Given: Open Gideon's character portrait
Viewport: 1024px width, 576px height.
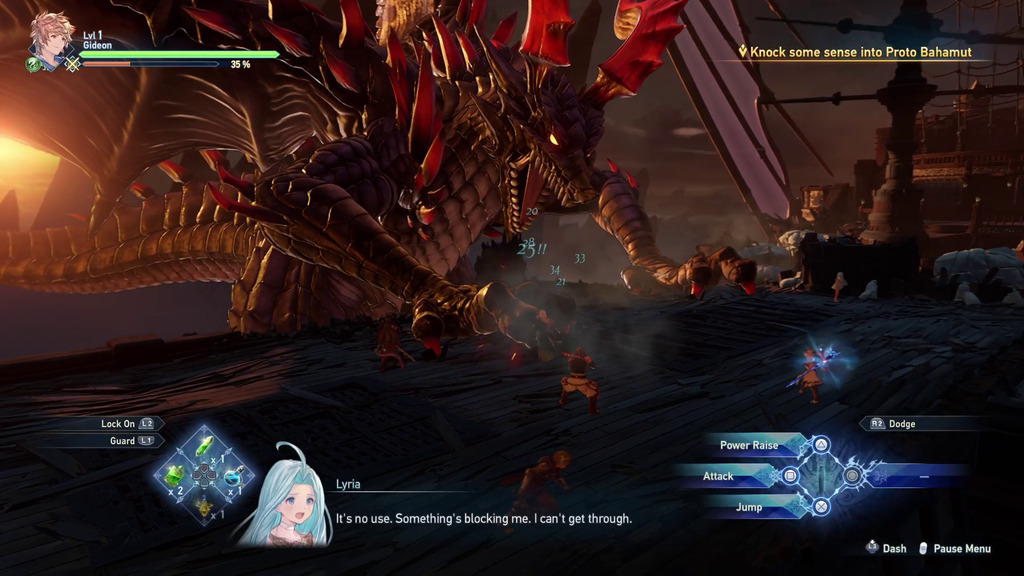Looking at the screenshot, I should [50, 40].
